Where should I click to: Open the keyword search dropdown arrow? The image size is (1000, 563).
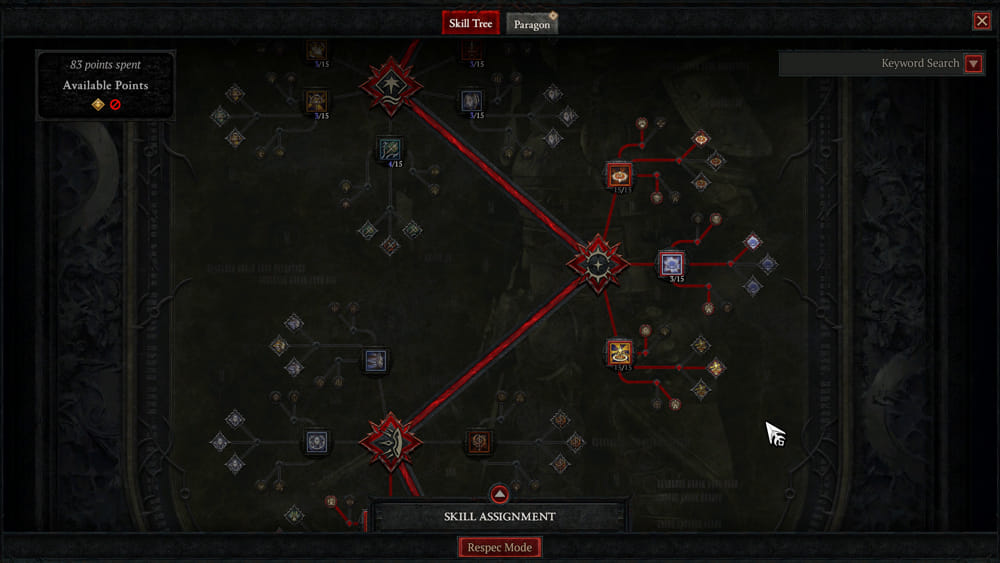coord(973,64)
